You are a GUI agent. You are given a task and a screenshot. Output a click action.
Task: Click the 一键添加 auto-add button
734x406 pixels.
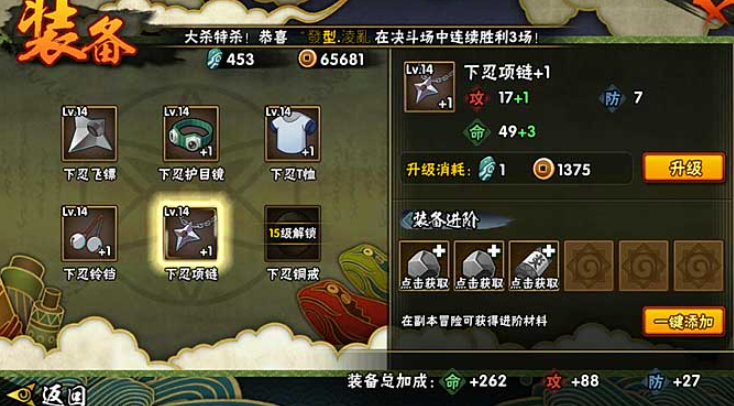(x=683, y=321)
